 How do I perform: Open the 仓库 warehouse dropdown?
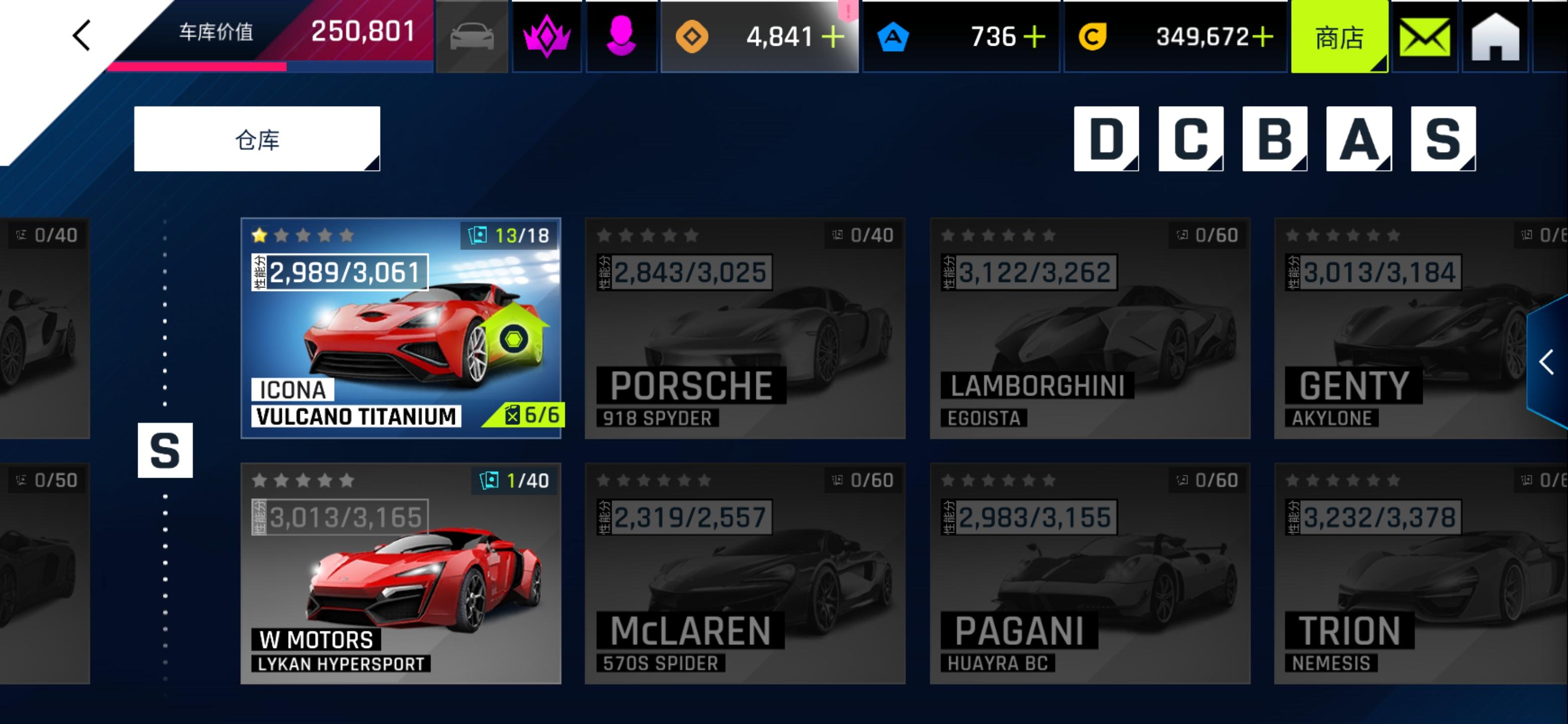(256, 139)
